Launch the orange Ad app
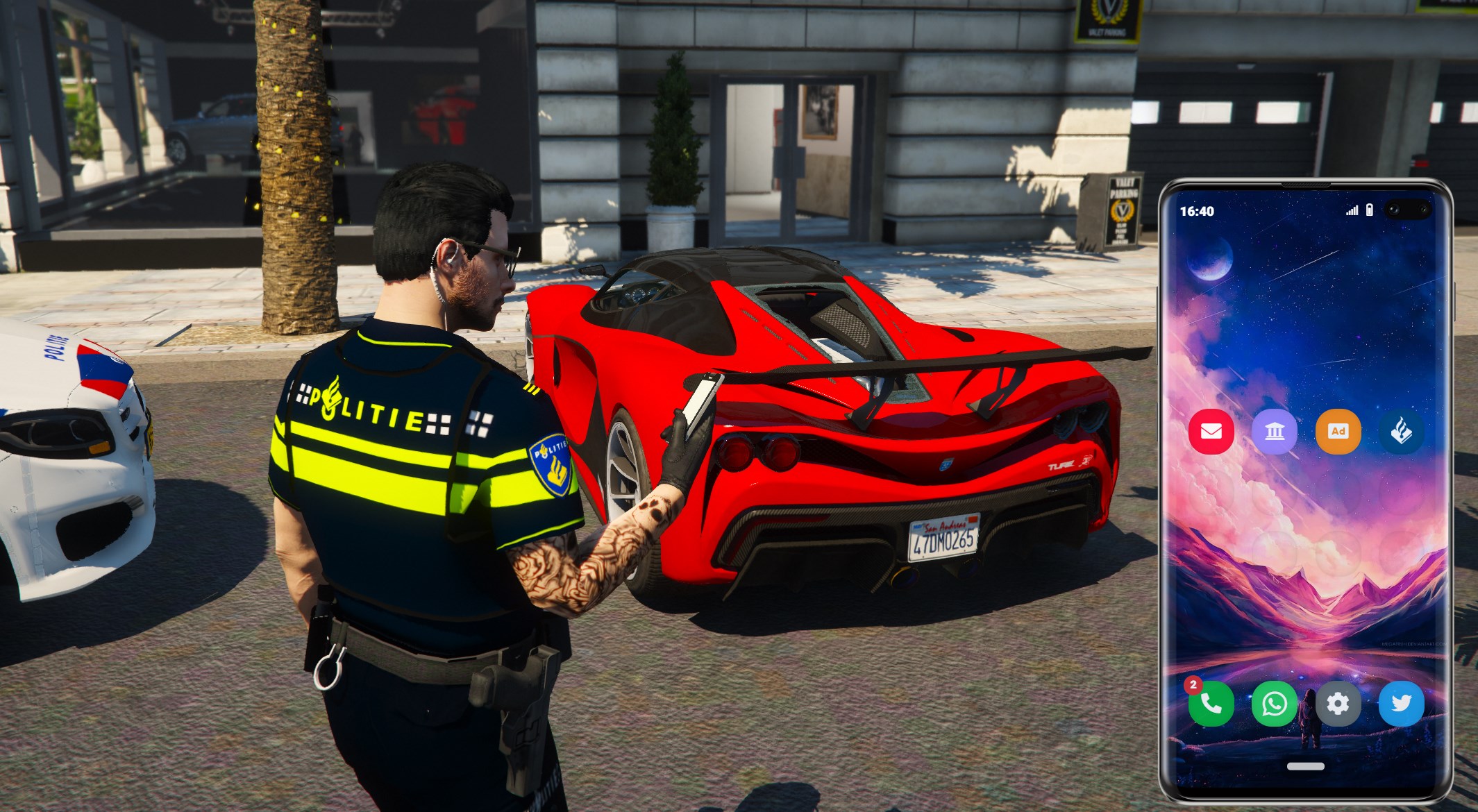 pos(1338,432)
